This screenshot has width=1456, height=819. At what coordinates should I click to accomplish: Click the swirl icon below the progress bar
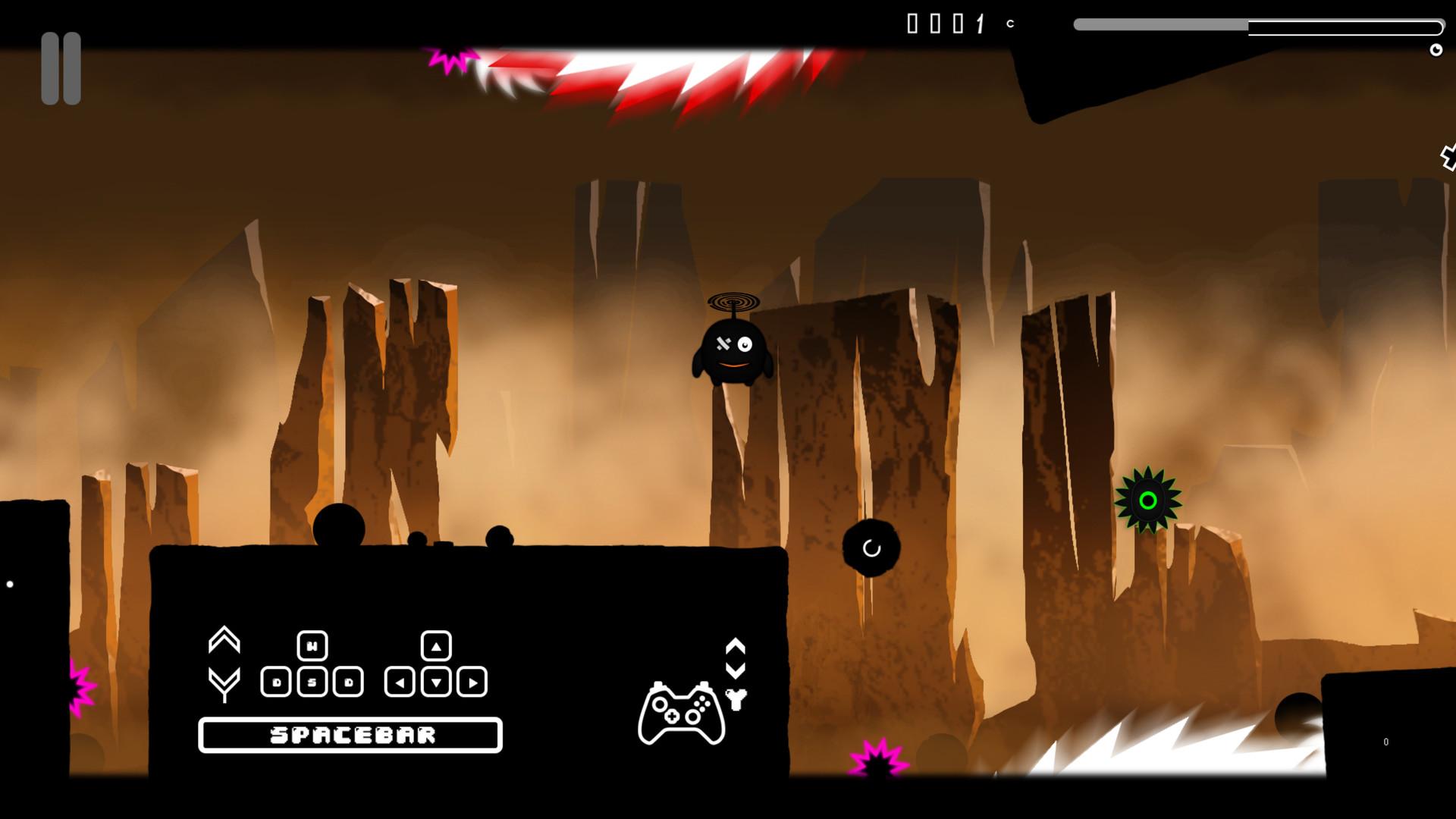(1437, 50)
